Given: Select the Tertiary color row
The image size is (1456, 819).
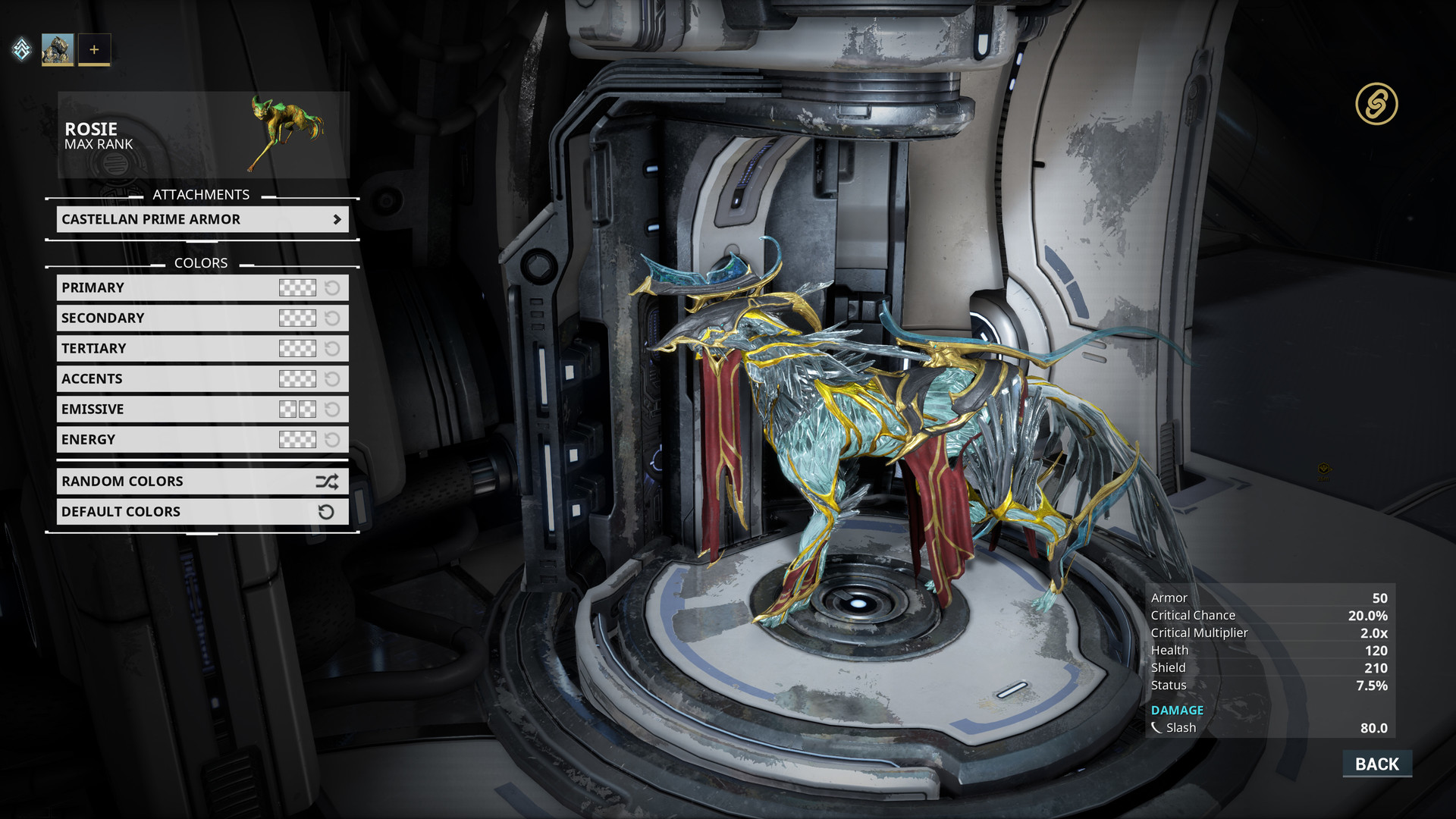Looking at the screenshot, I should [167, 348].
